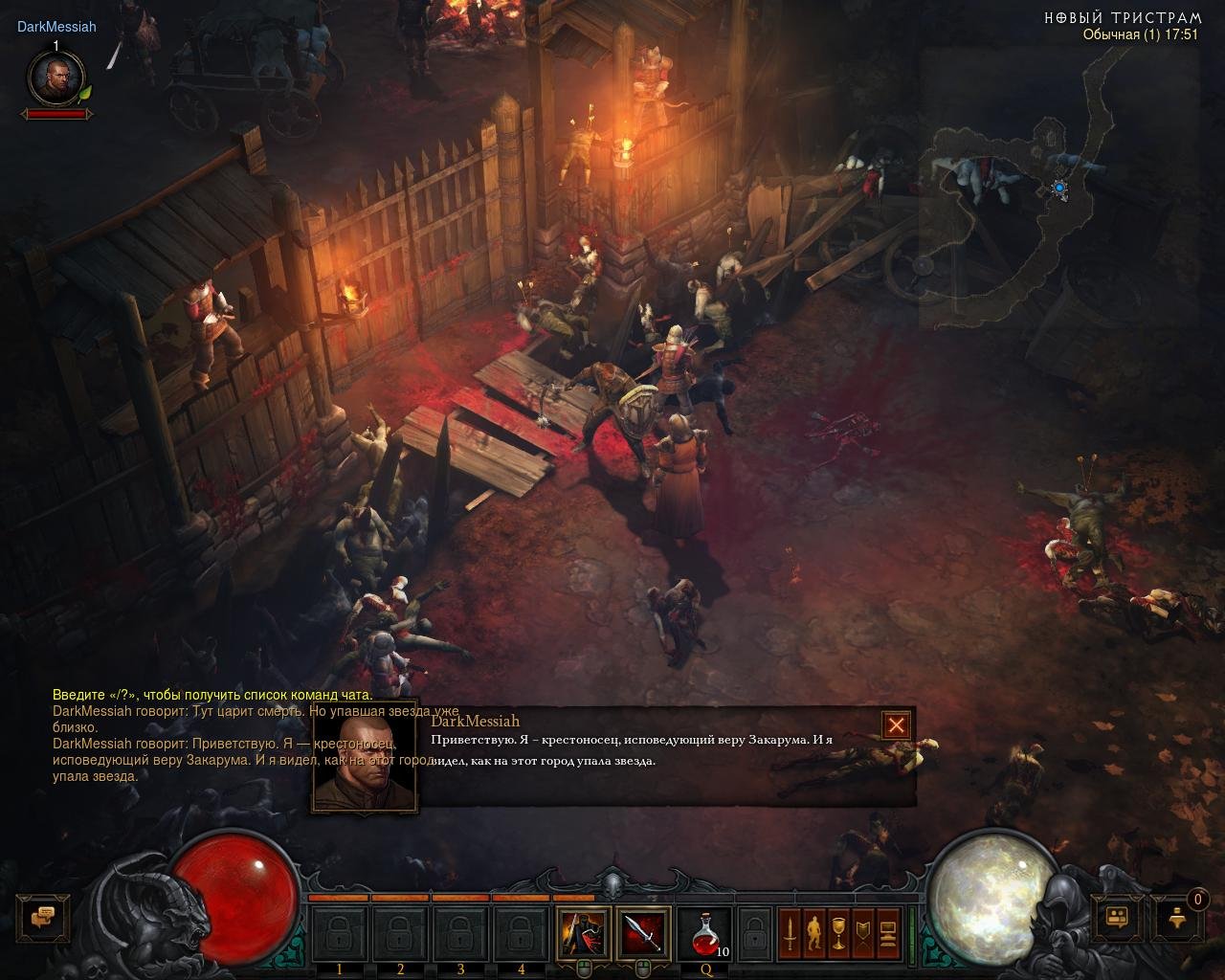Open the skills menu sword icon
The height and width of the screenshot is (980, 1225).
[x=790, y=932]
